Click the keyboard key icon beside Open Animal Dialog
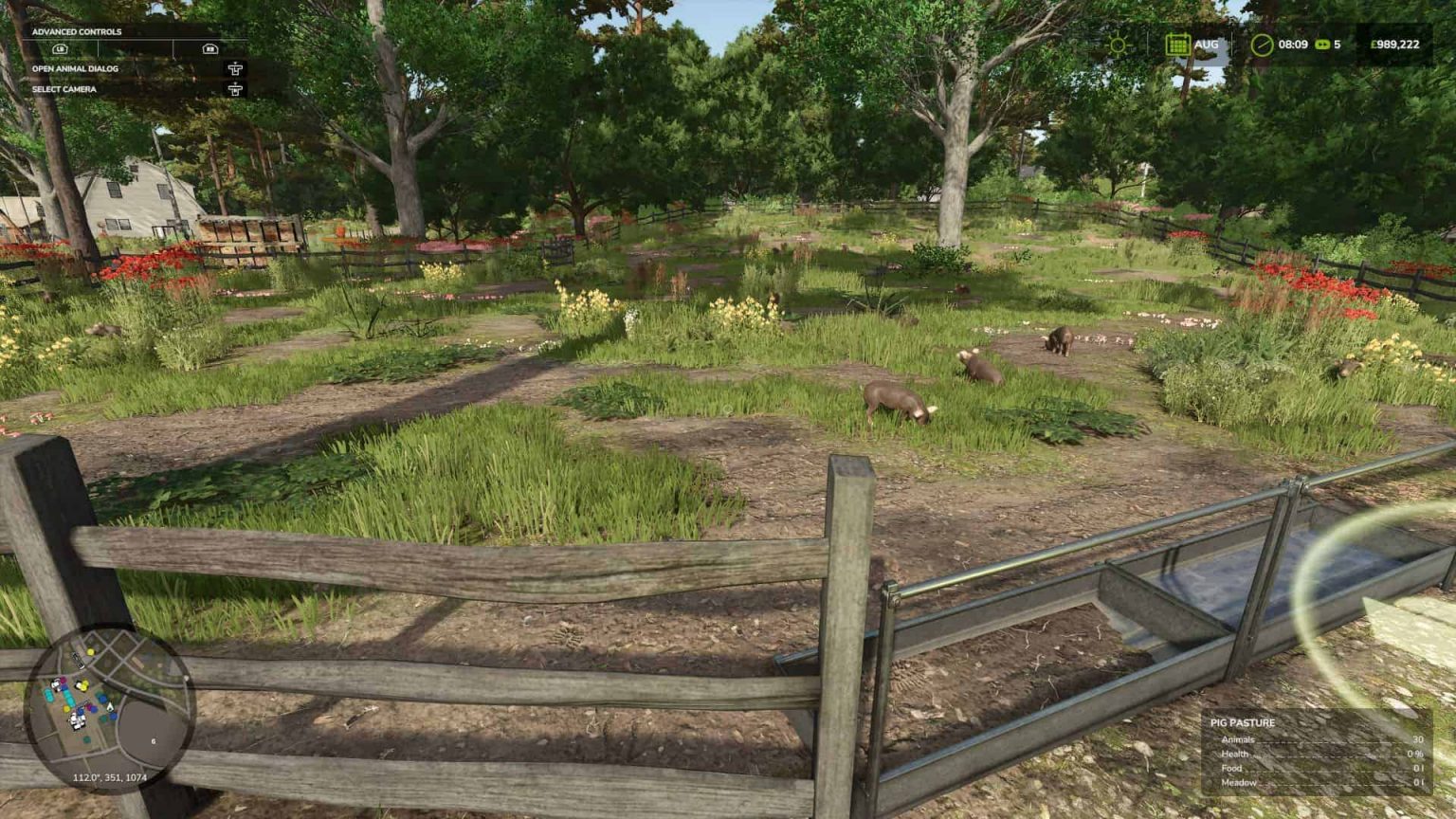 (x=234, y=69)
